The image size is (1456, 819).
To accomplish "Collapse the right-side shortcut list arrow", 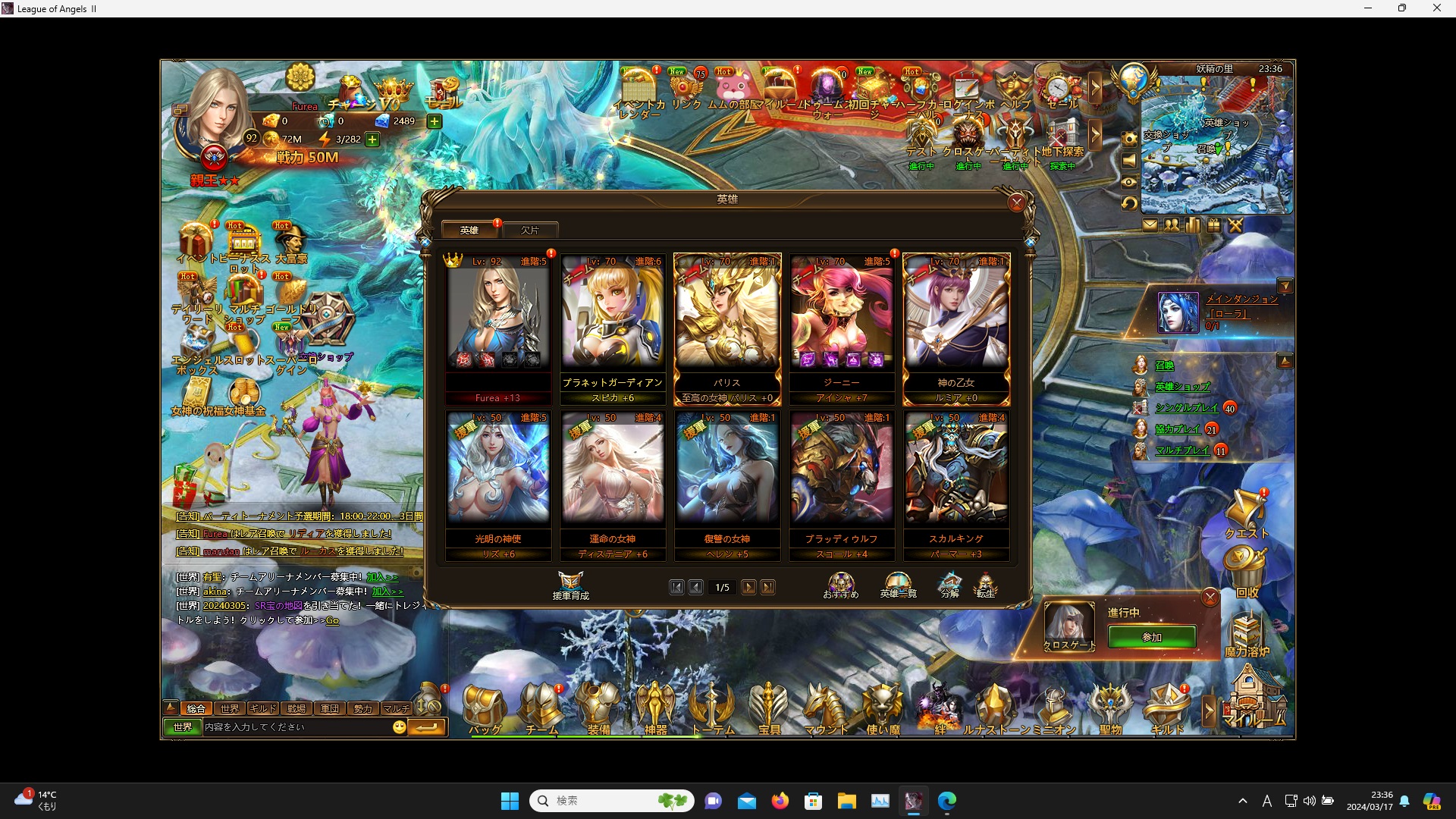I will tap(1286, 360).
